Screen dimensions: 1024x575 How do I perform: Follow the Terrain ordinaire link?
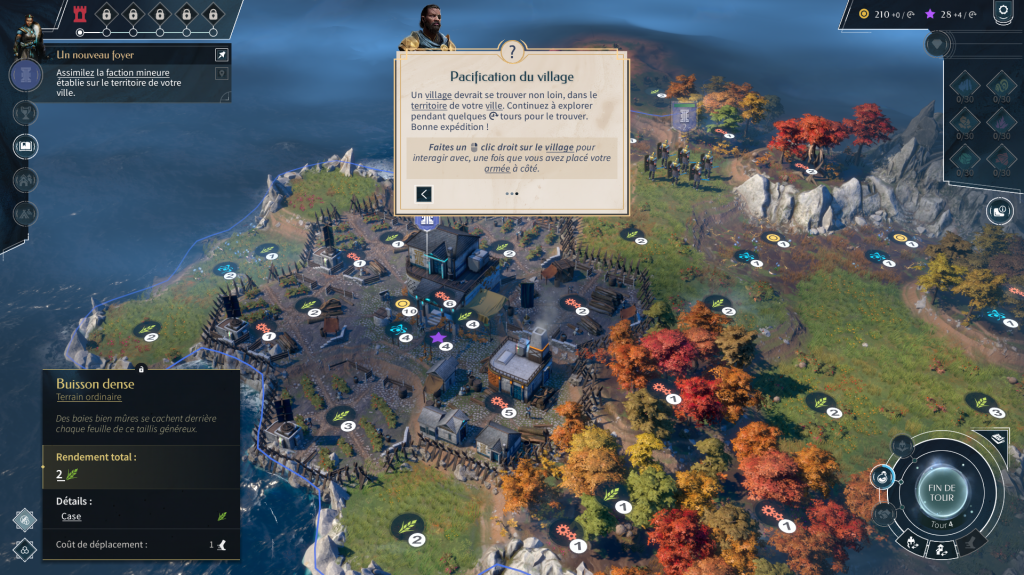pos(82,397)
